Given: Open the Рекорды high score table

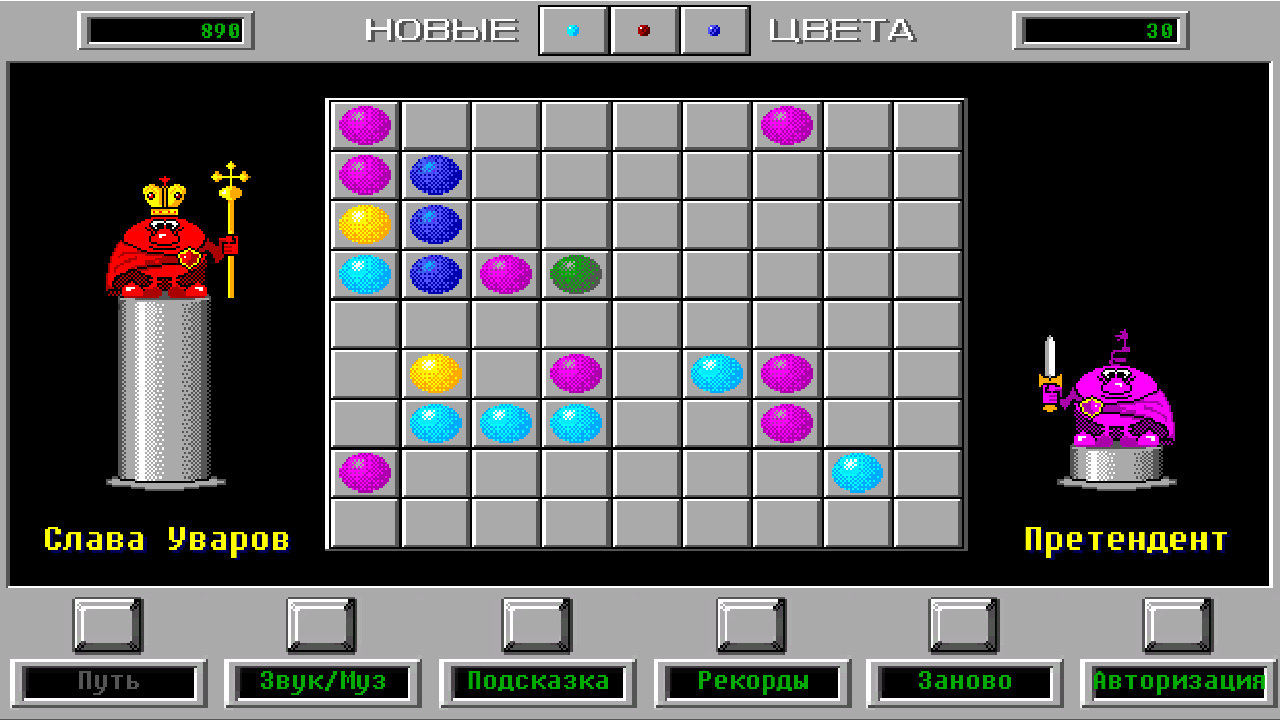Looking at the screenshot, I should (x=751, y=682).
